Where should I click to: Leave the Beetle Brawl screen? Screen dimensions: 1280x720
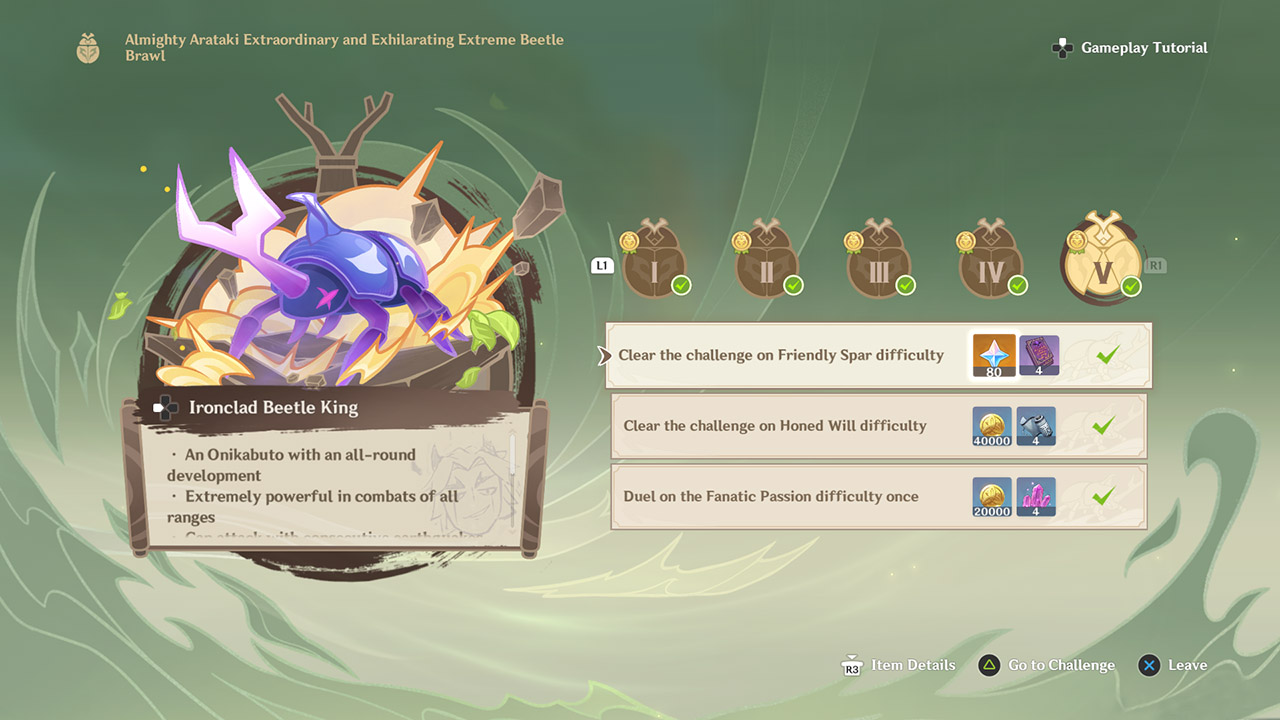point(1173,665)
